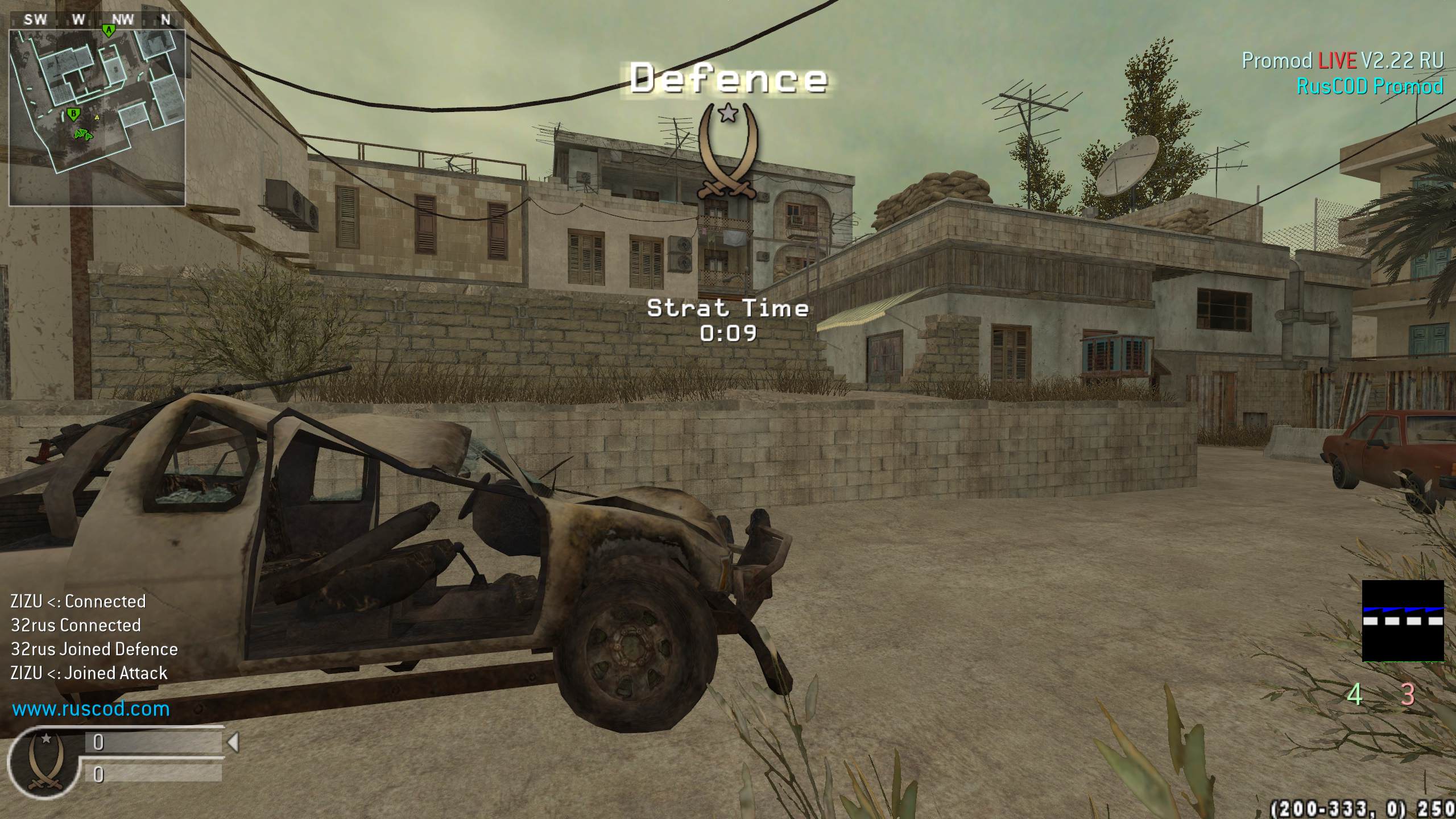Select bomb site A marker on minimap

coord(108,30)
